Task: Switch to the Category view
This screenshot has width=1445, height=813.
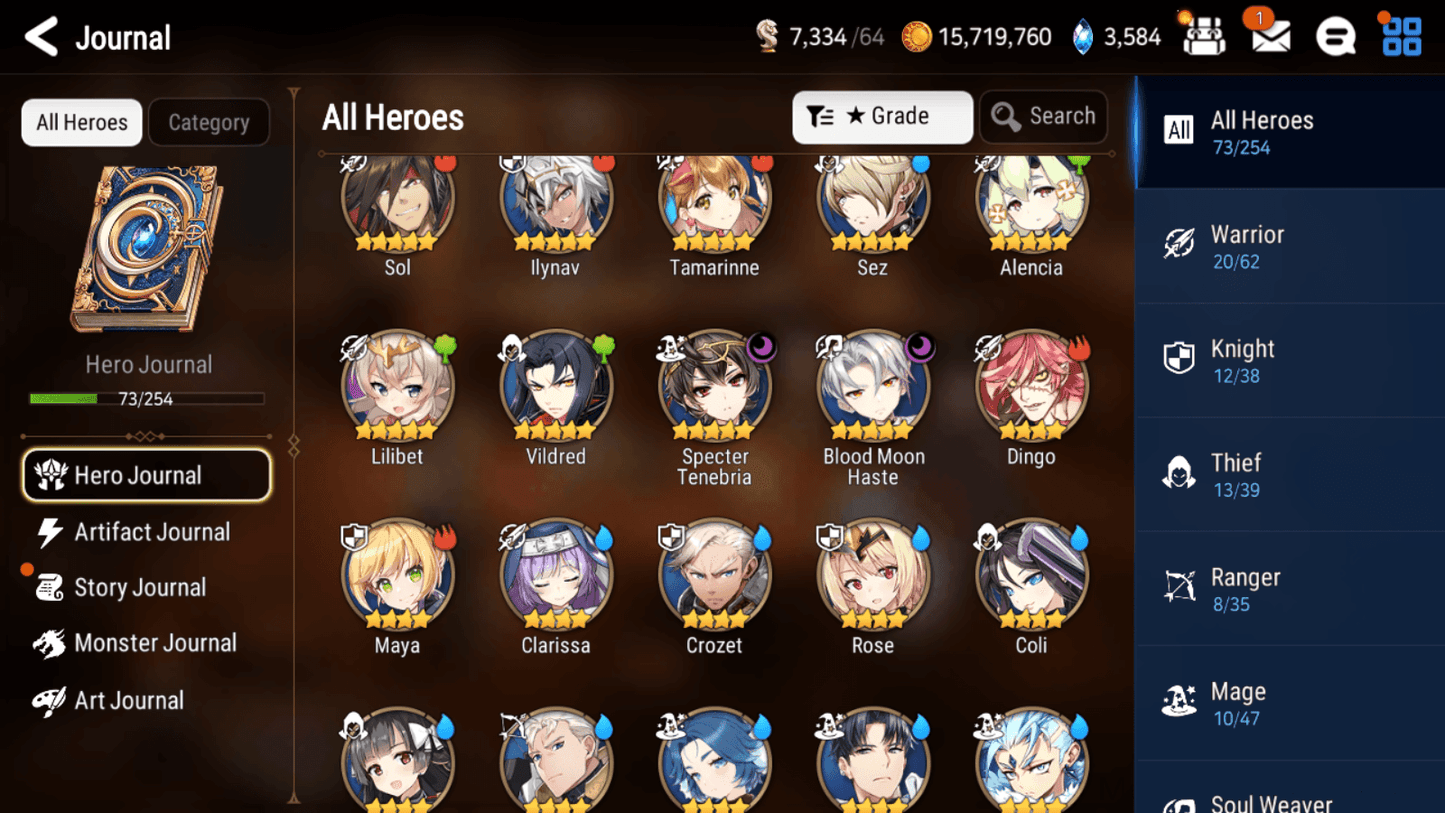Action: (208, 122)
